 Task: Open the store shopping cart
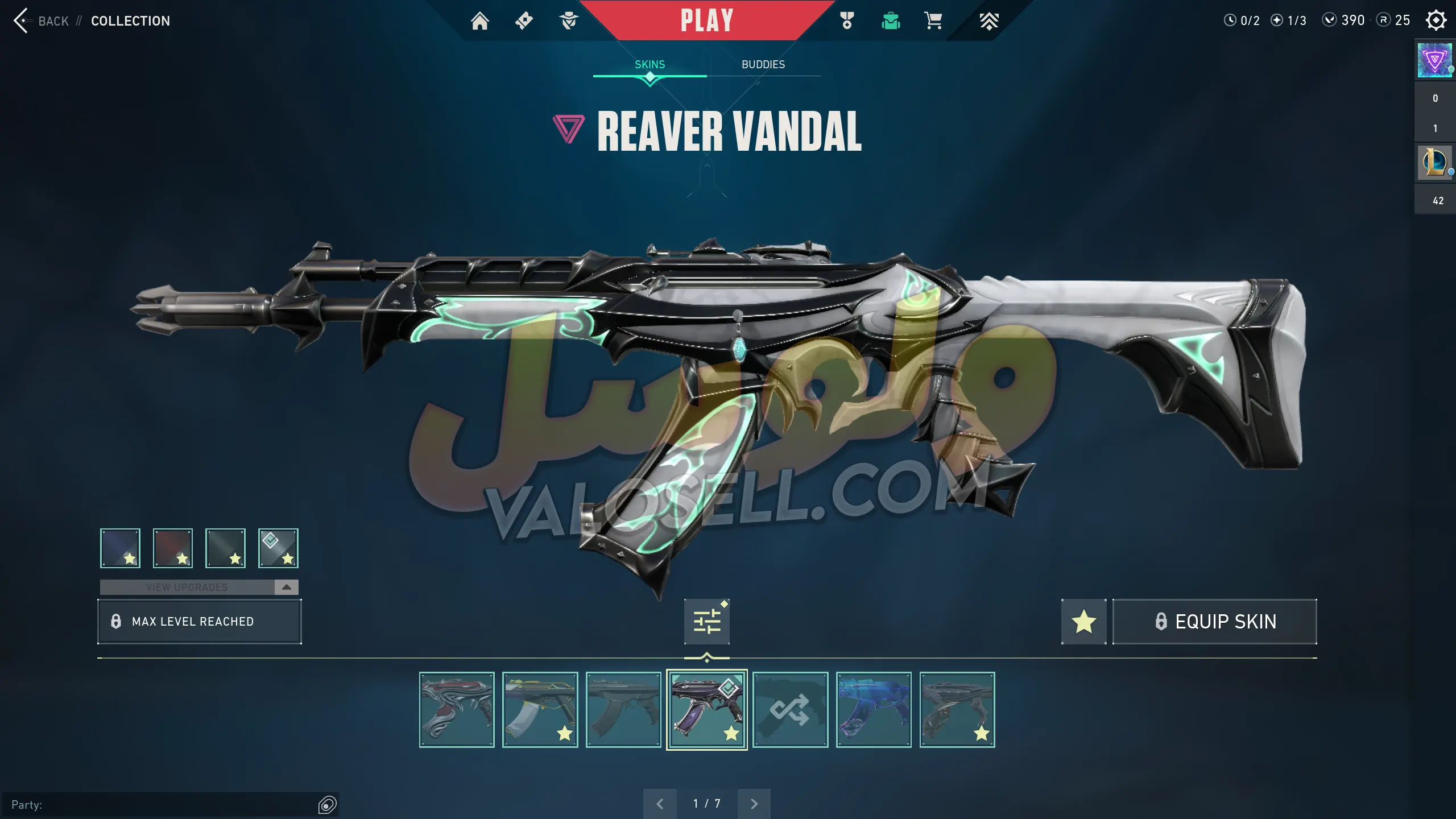click(x=933, y=21)
